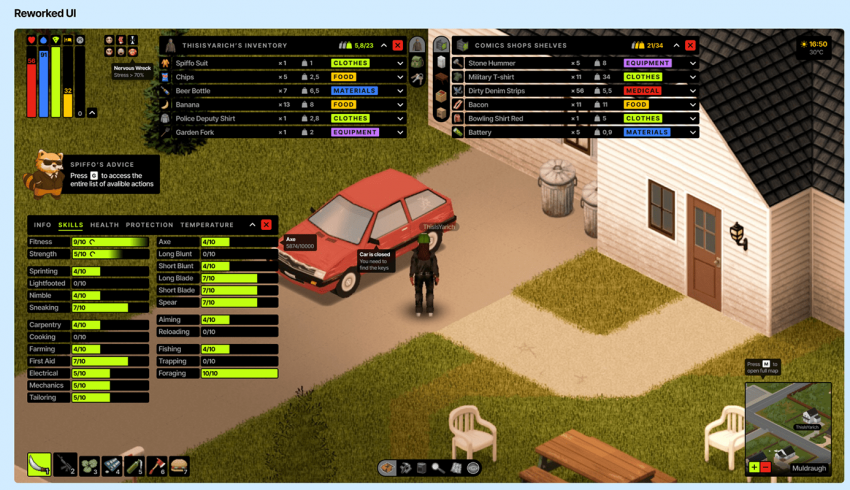Close the Comics Shops Shelves window
This screenshot has width=850, height=490.
point(690,45)
